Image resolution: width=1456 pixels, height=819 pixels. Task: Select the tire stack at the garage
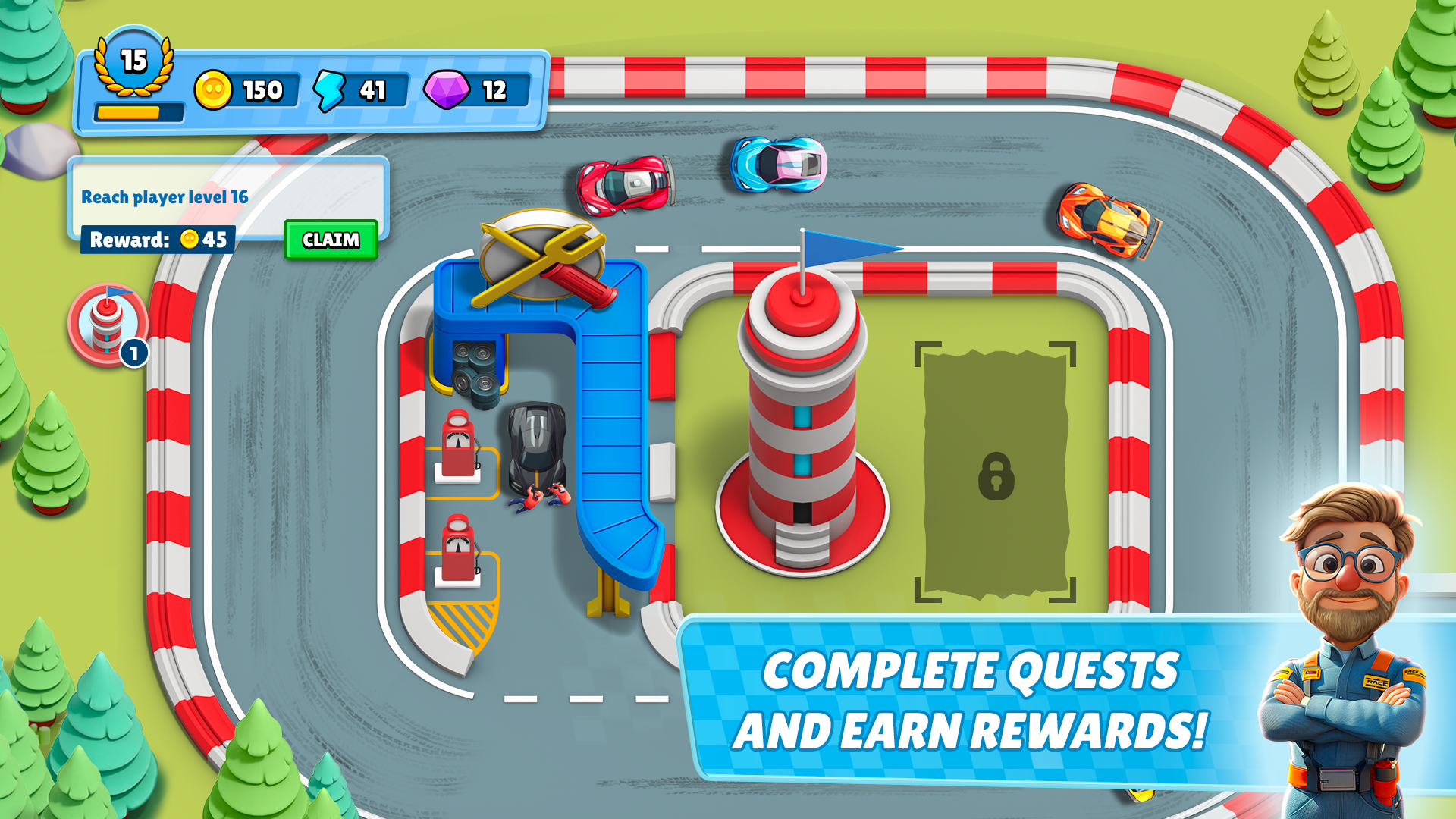[x=474, y=372]
